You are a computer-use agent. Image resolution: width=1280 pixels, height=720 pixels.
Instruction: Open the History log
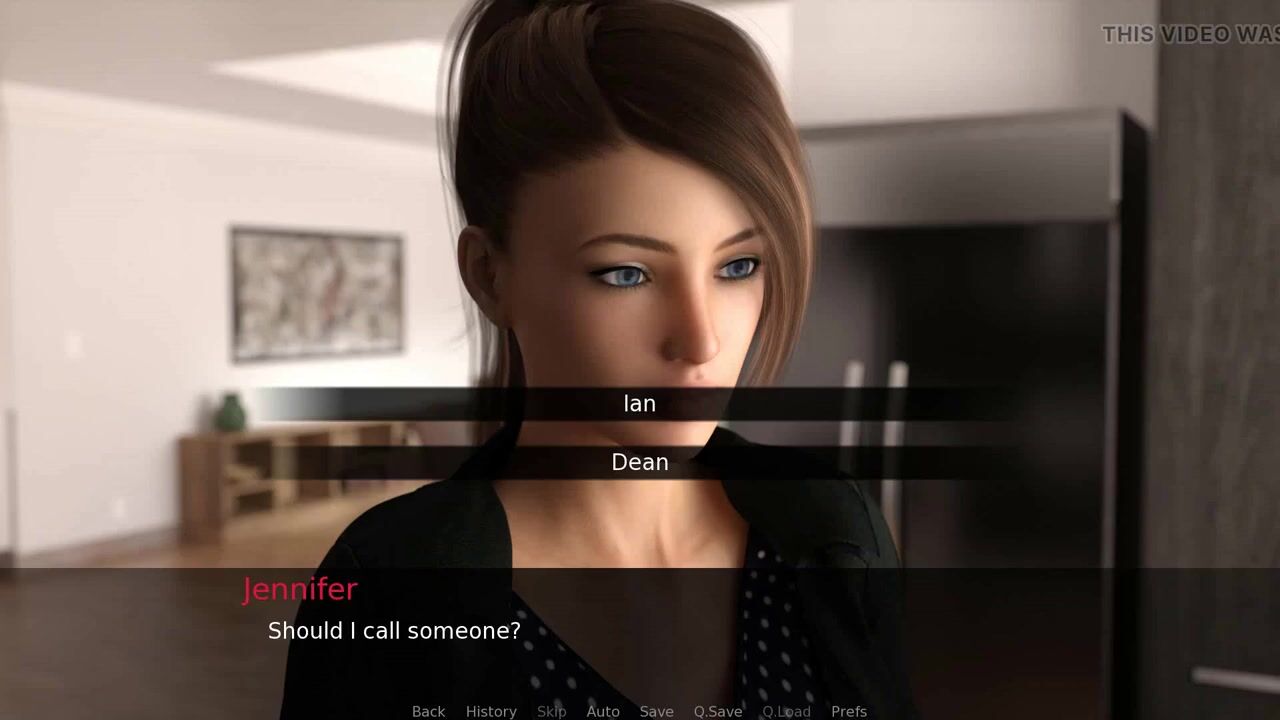click(491, 711)
